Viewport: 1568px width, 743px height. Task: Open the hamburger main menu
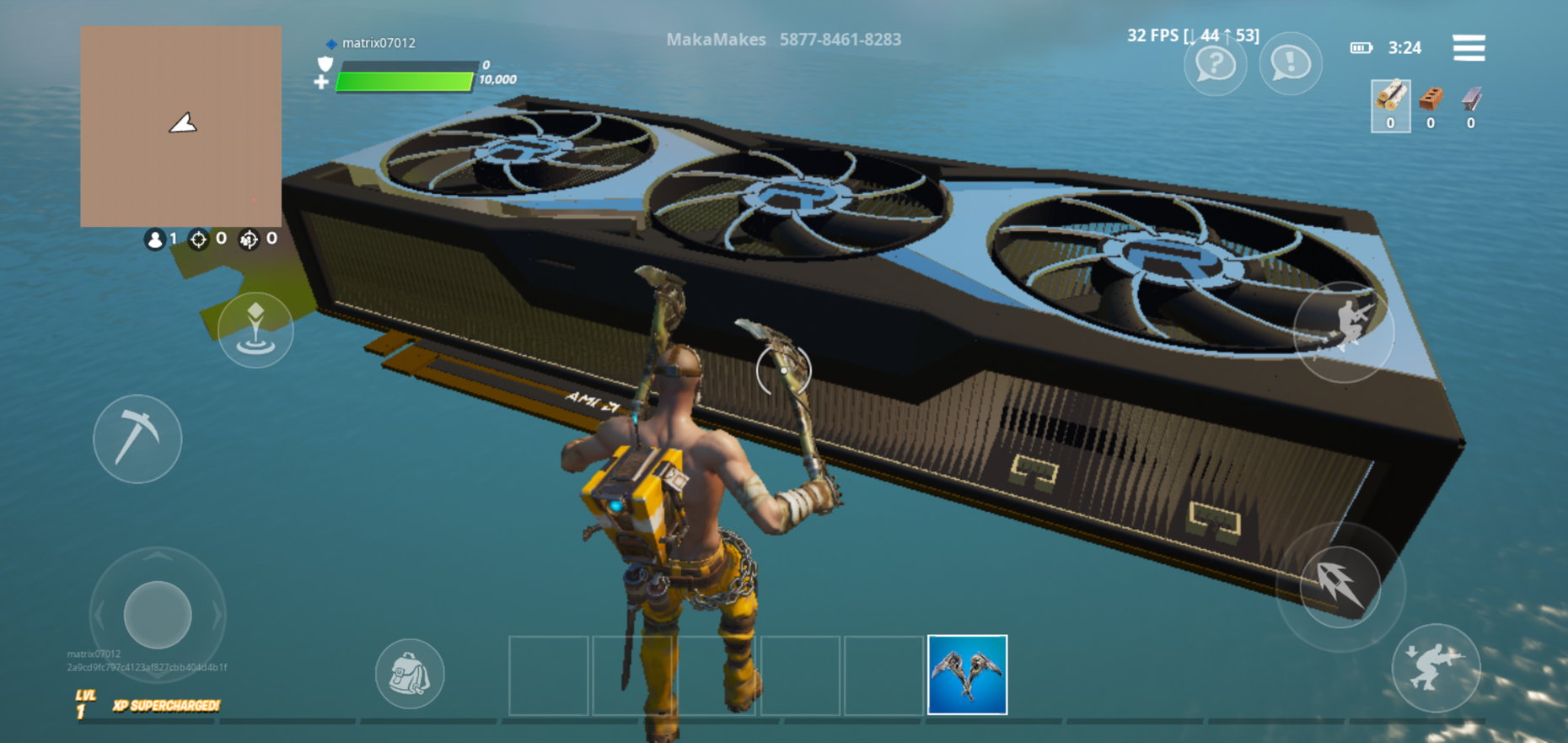coord(1469,48)
